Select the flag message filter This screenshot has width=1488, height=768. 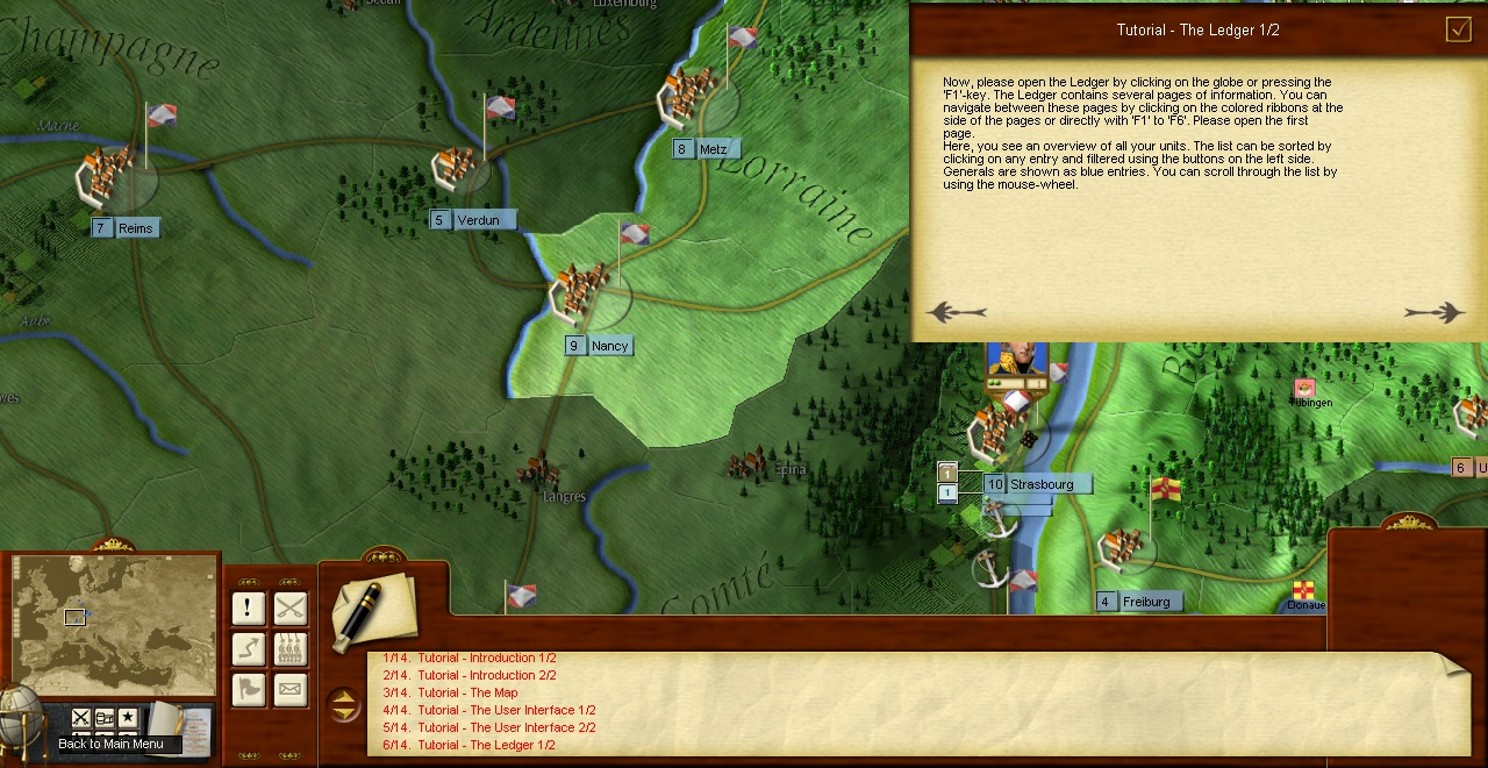pyautogui.click(x=248, y=690)
